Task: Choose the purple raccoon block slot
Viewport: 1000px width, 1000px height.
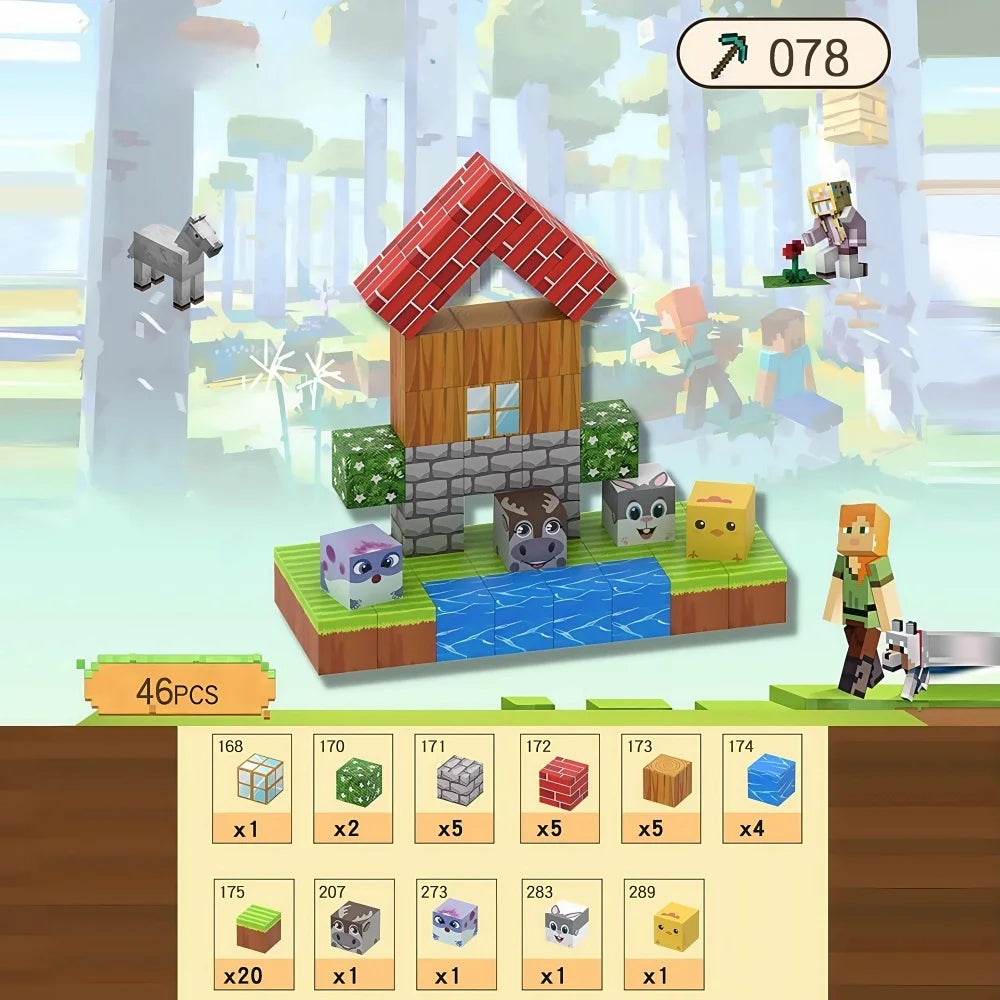Action: (x=455, y=934)
